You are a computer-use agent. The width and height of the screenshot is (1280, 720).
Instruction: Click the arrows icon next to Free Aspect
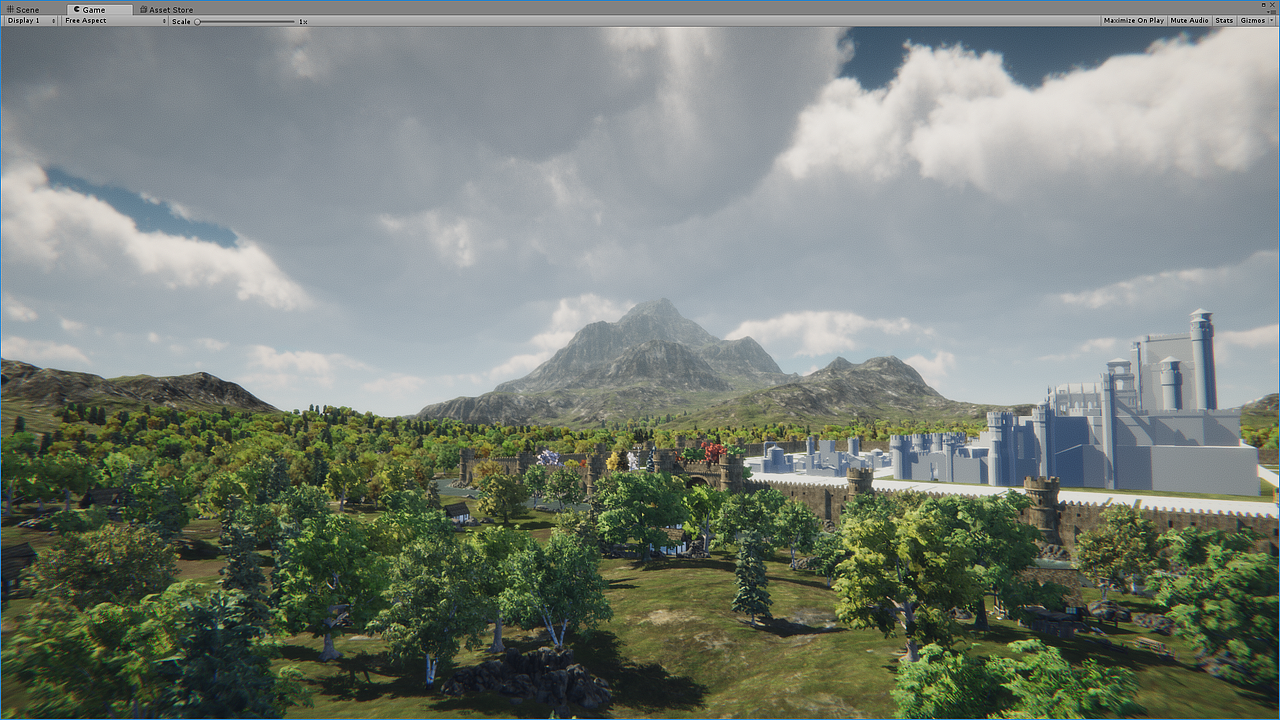[165, 20]
